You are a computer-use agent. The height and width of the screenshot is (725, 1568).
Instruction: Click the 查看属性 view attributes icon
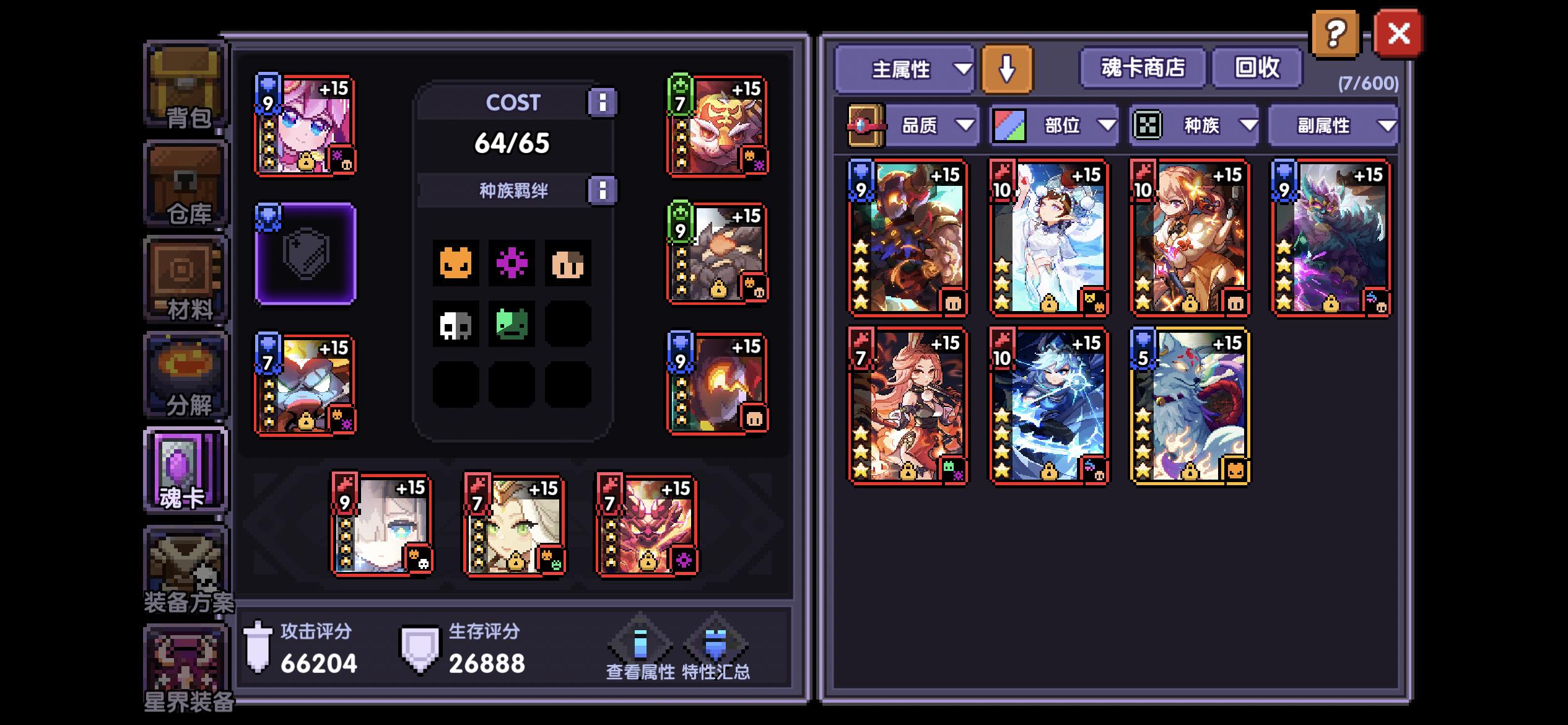click(x=641, y=644)
